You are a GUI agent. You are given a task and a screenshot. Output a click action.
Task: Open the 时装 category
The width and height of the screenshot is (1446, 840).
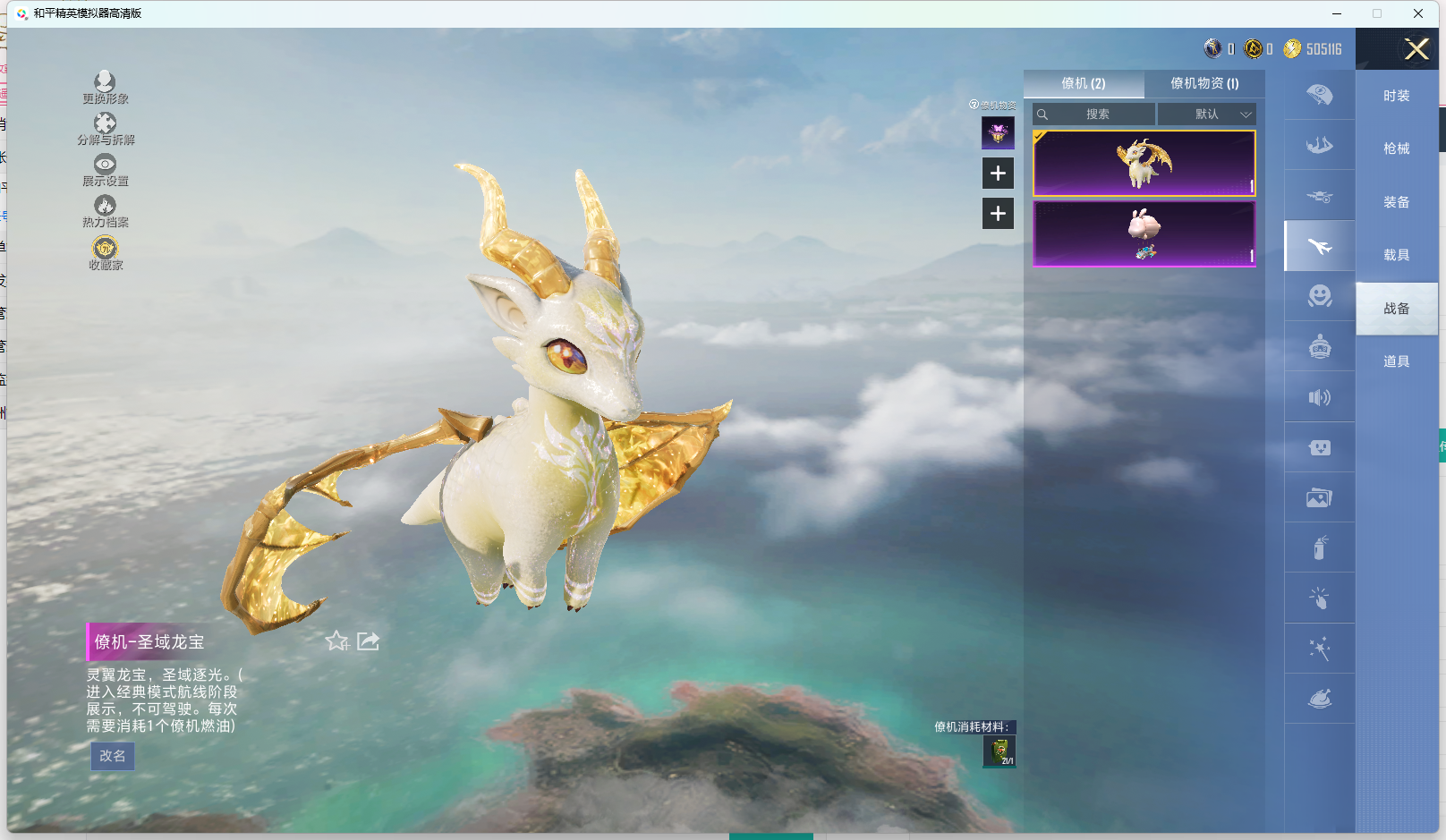coord(1396,96)
